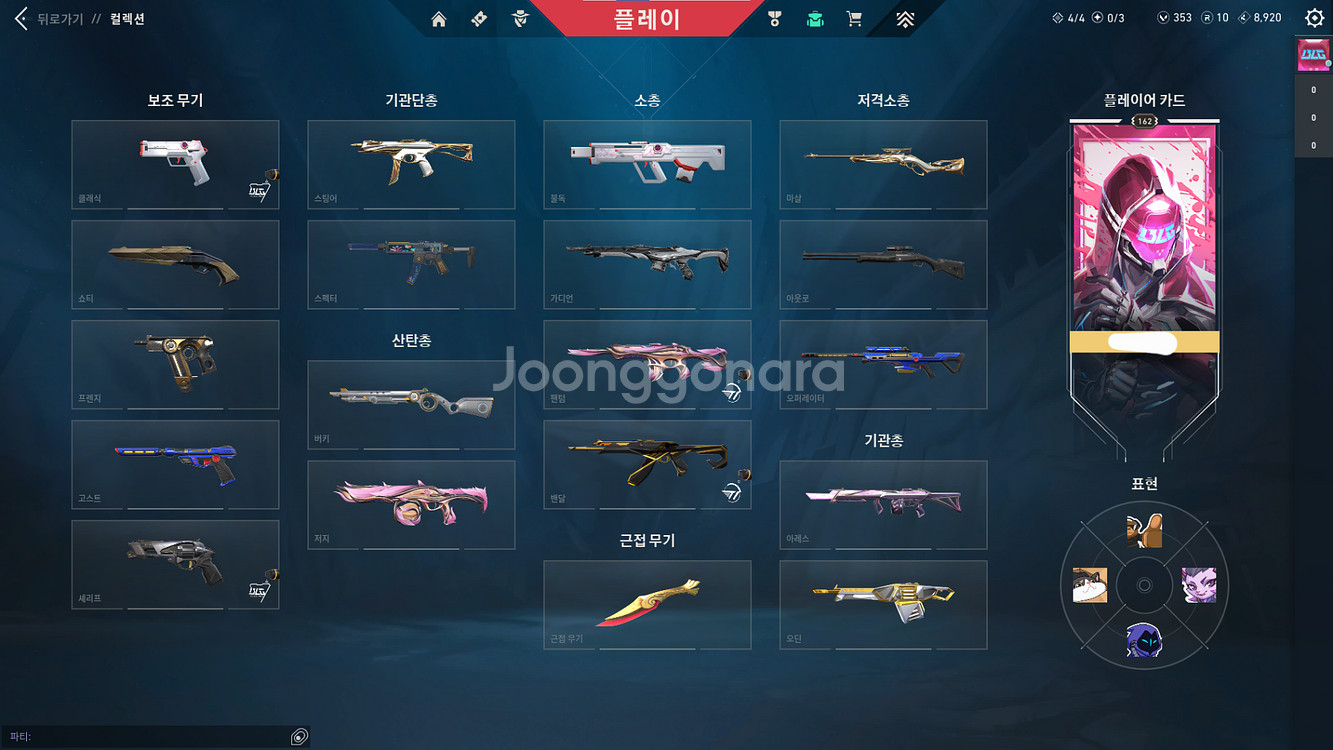This screenshot has width=1333, height=750.
Task: Select the cat spray in the expression wheel
Action: 1089,585
